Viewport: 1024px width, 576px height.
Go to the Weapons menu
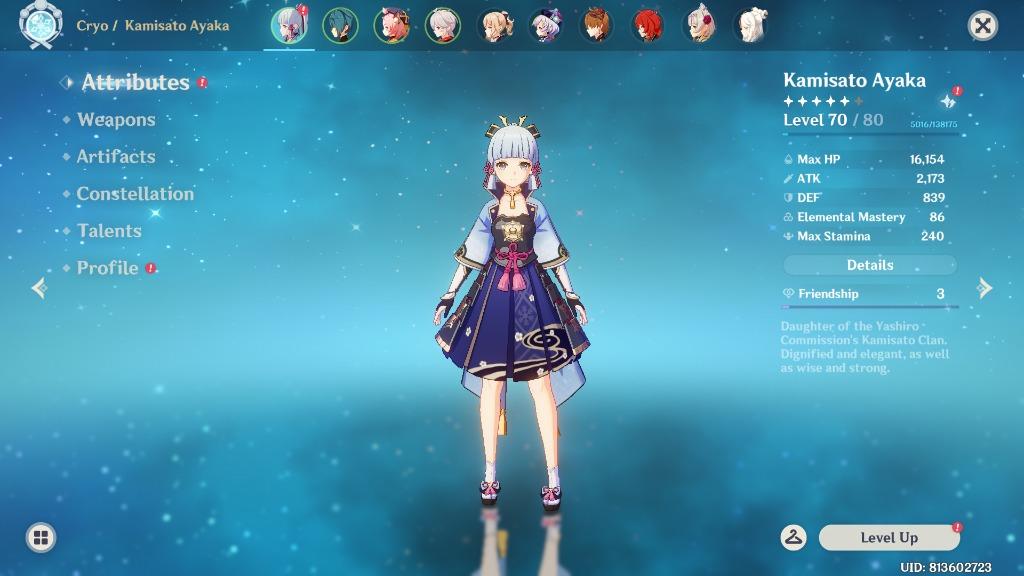(116, 120)
